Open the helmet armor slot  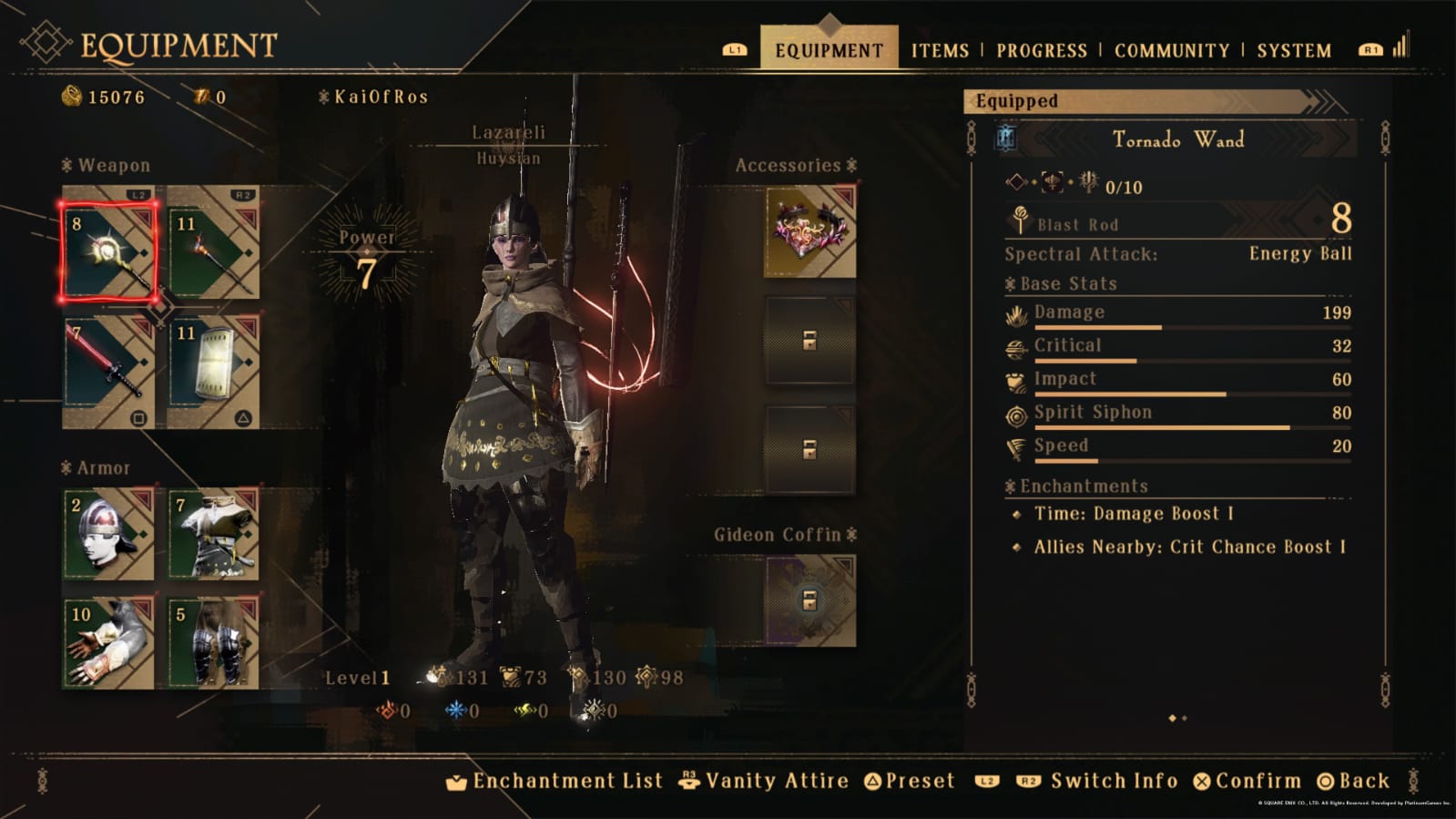click(108, 535)
